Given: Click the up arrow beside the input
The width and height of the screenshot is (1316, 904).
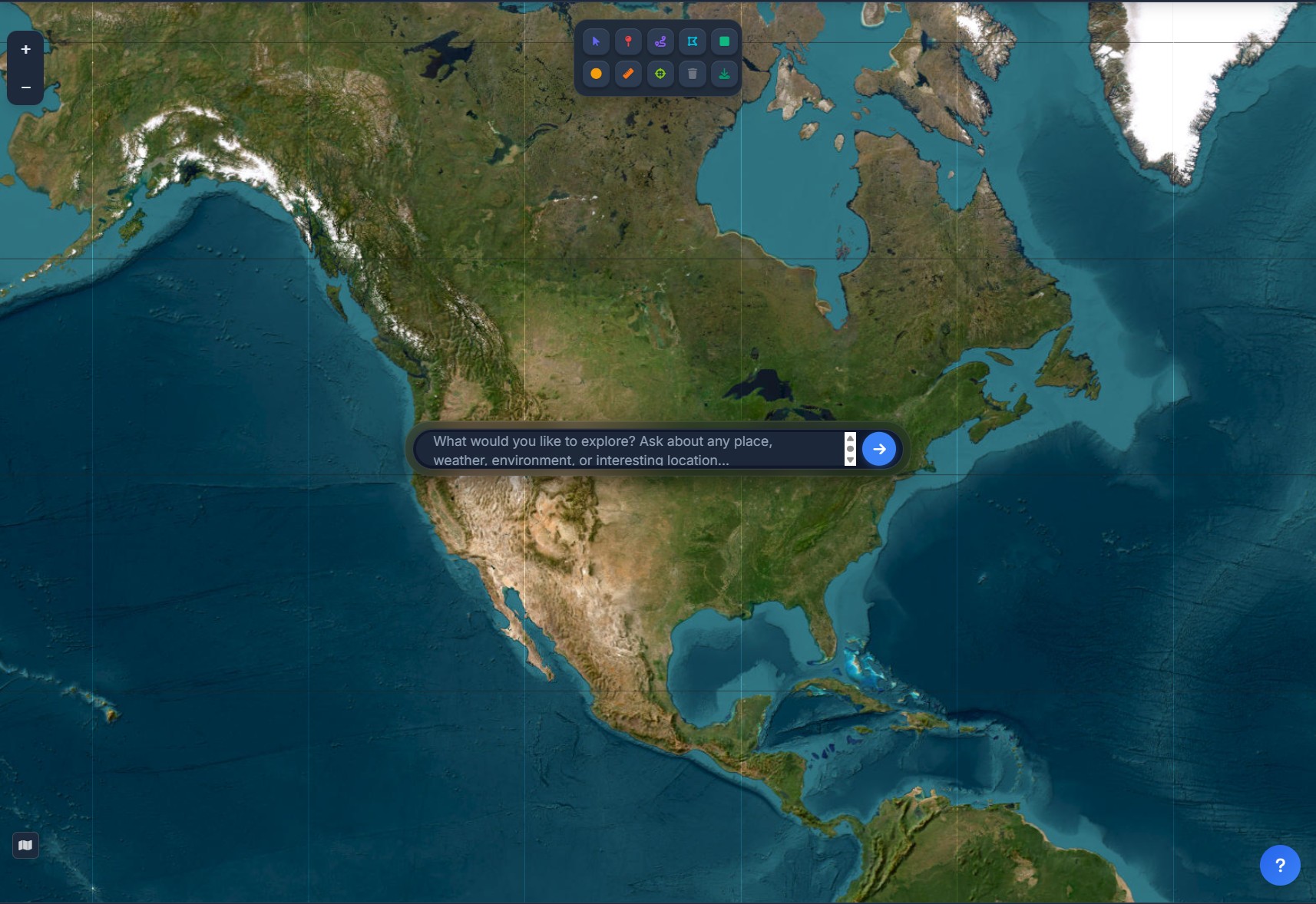Looking at the screenshot, I should click(850, 437).
